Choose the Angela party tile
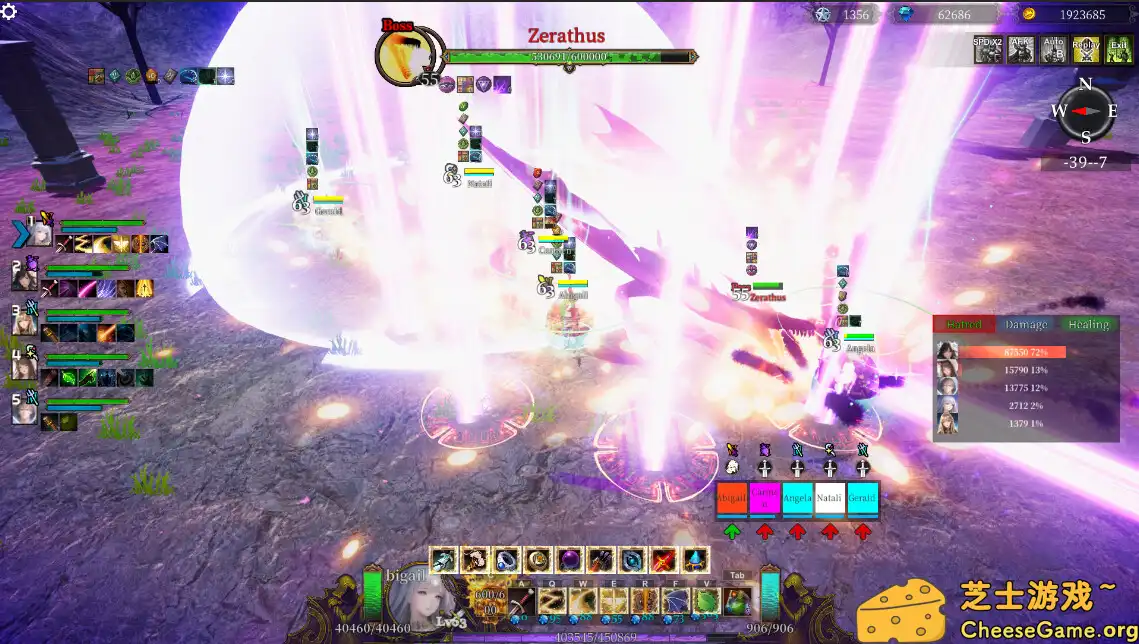This screenshot has height=644, width=1139. point(797,498)
